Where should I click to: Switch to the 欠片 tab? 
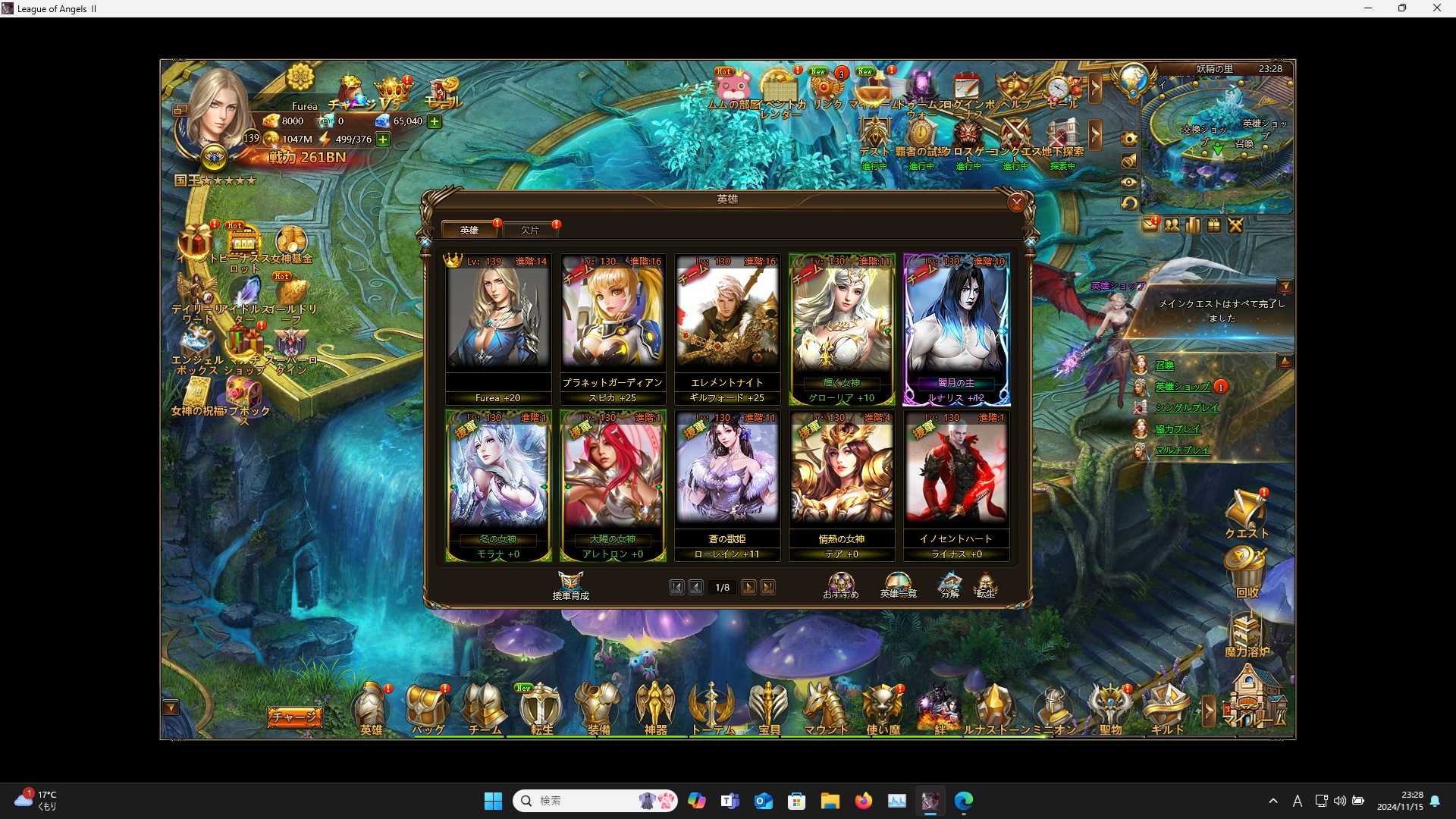click(531, 229)
